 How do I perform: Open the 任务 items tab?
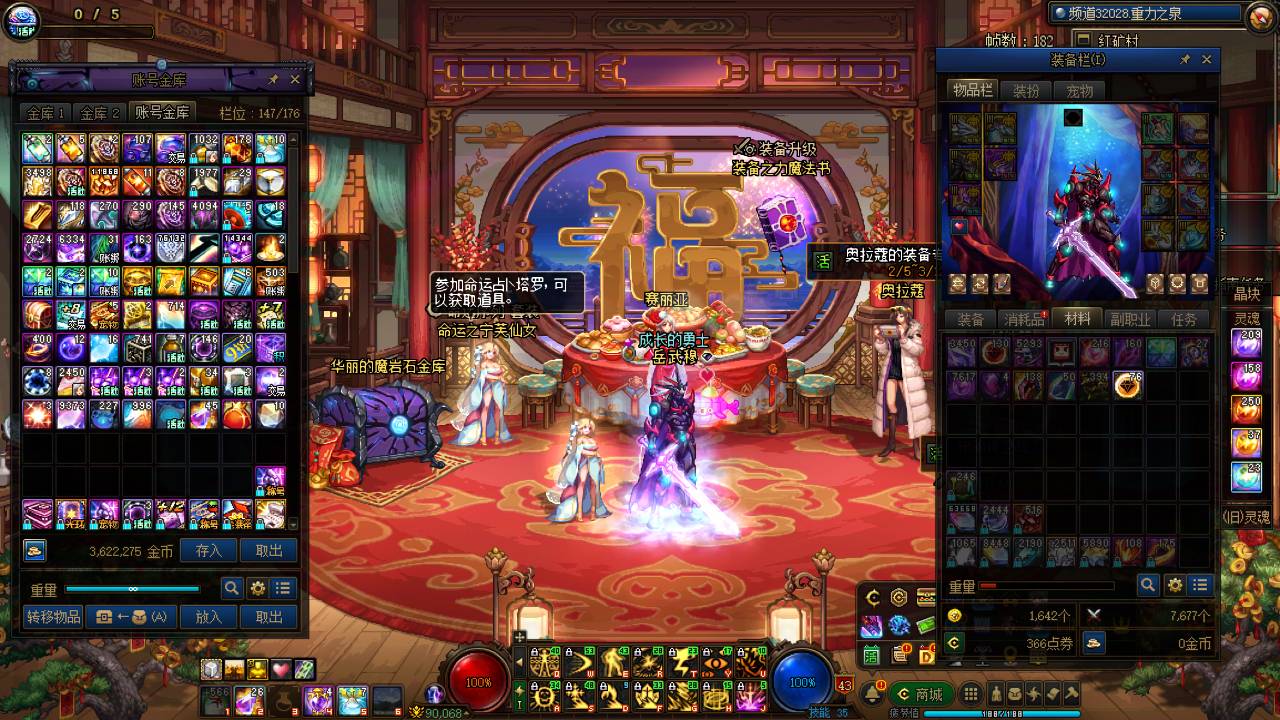point(1183,319)
